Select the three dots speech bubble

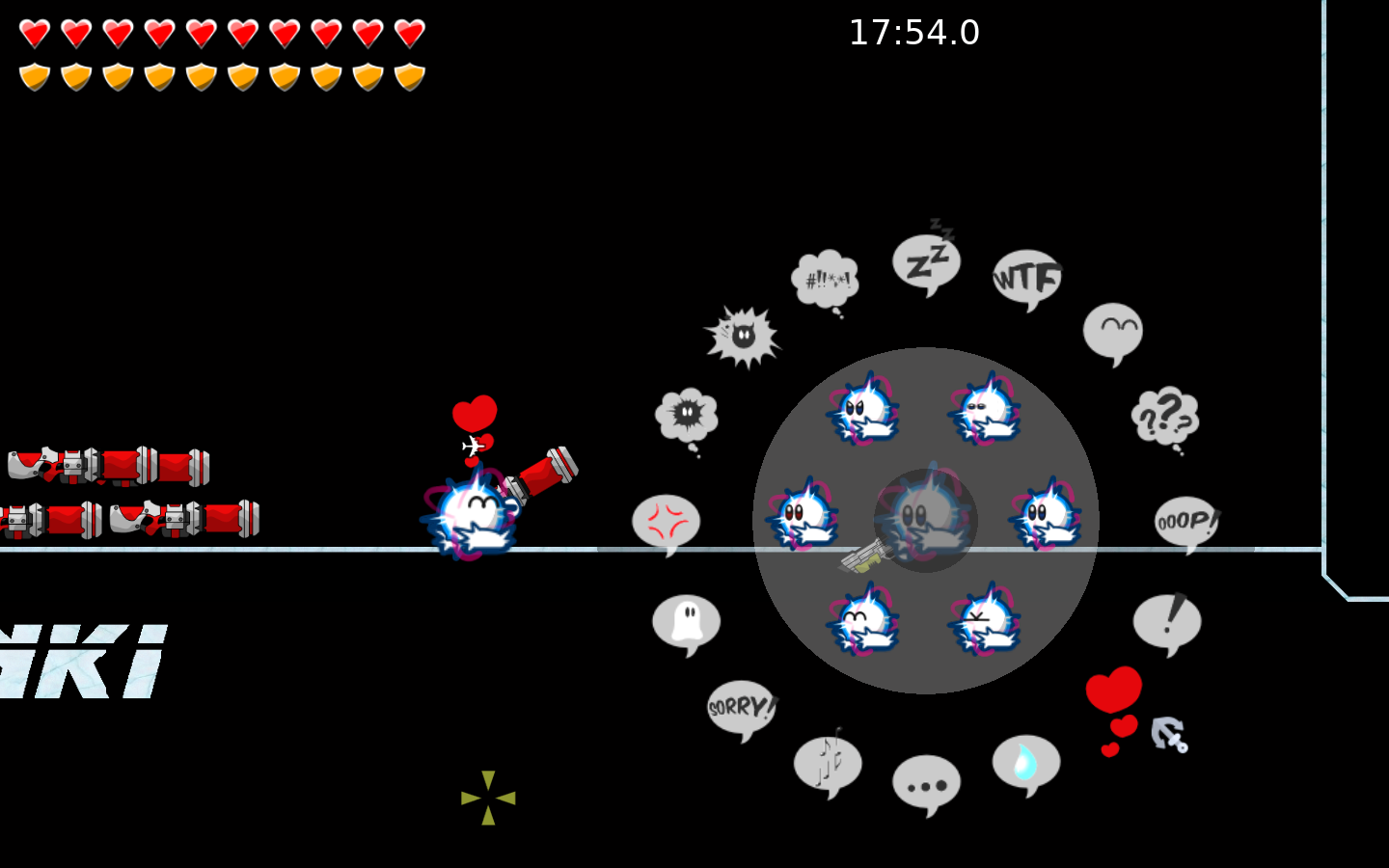[x=926, y=783]
